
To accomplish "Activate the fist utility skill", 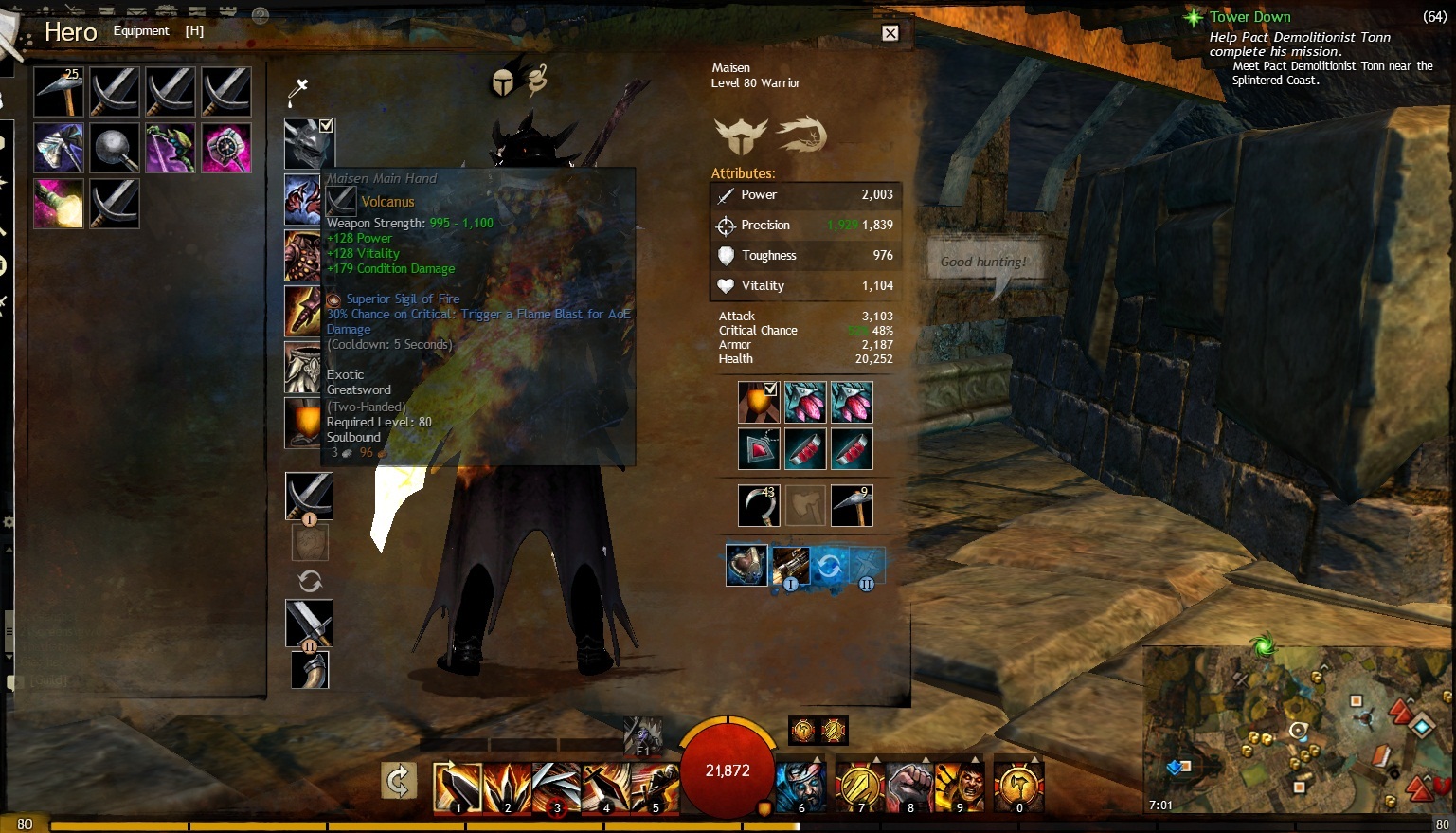I will click(x=908, y=787).
